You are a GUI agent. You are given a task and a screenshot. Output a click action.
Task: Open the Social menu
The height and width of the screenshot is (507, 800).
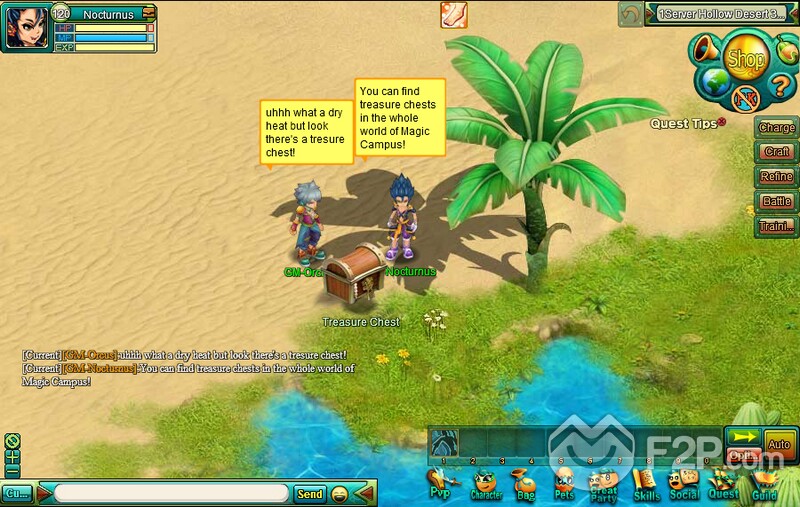[x=684, y=487]
